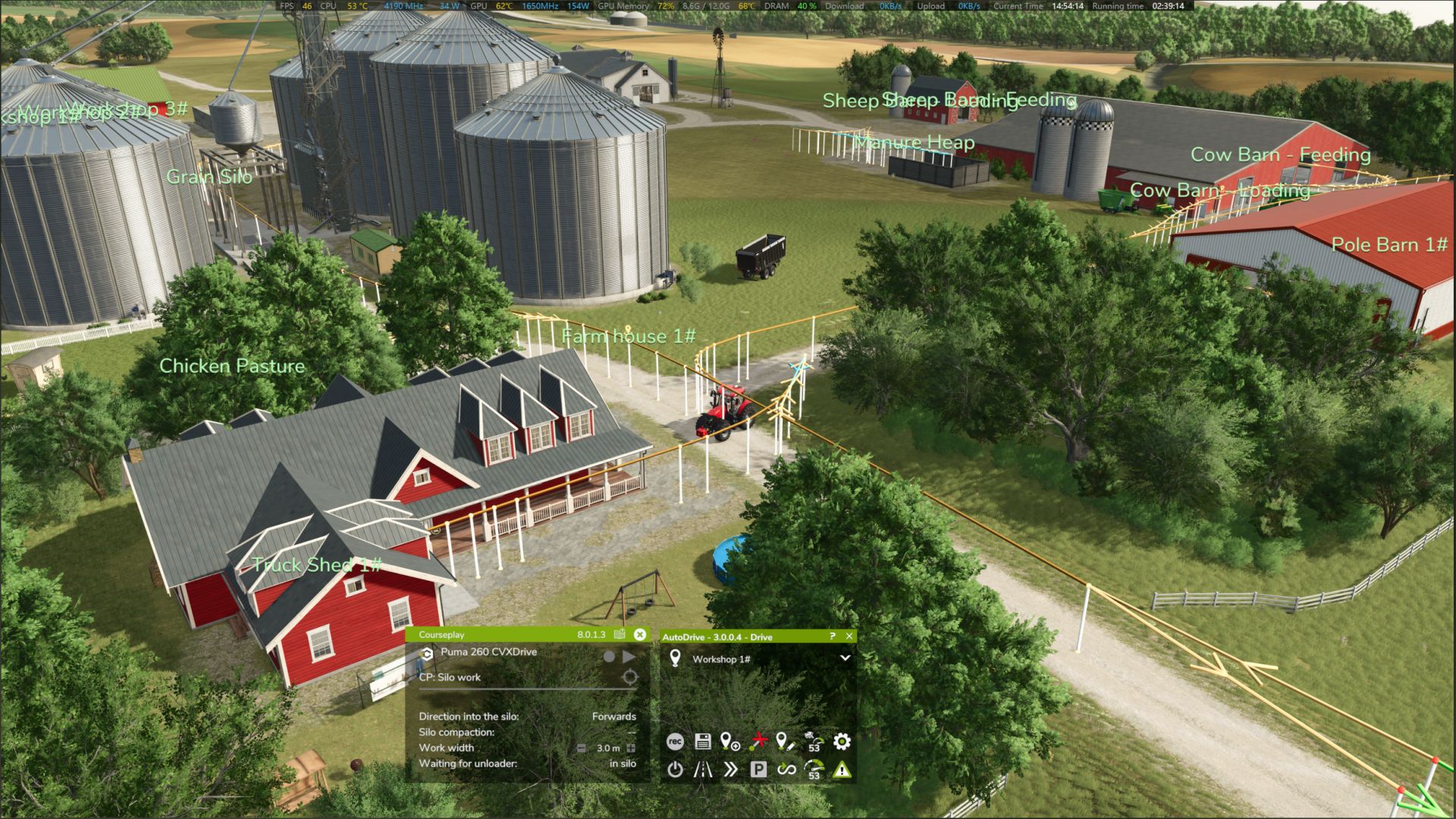Start AutoDrive route recording with rec button
This screenshot has width=1456, height=819.
click(675, 742)
